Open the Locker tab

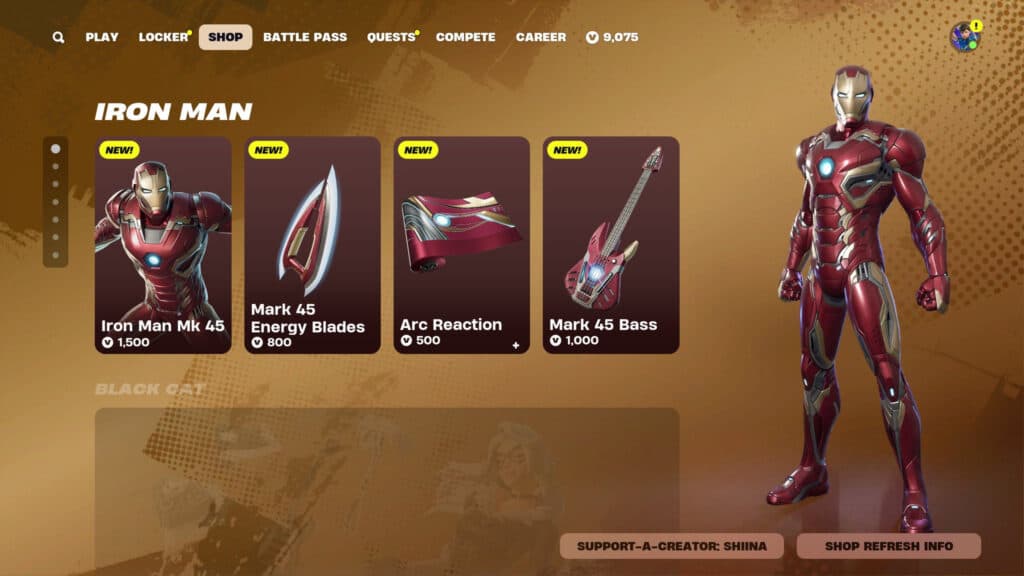(x=163, y=37)
